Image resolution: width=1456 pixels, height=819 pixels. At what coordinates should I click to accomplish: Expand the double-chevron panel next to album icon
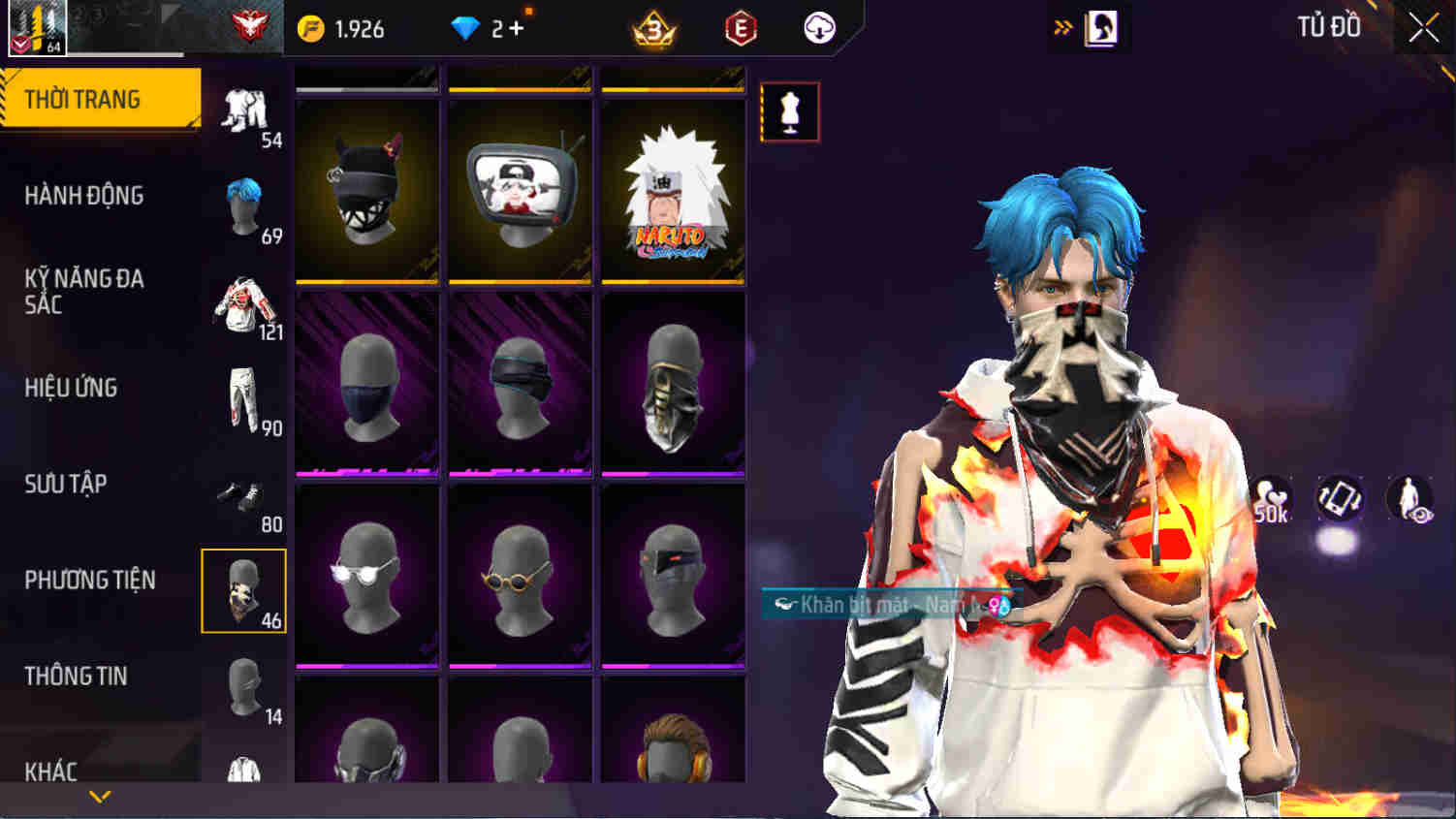point(1062,28)
